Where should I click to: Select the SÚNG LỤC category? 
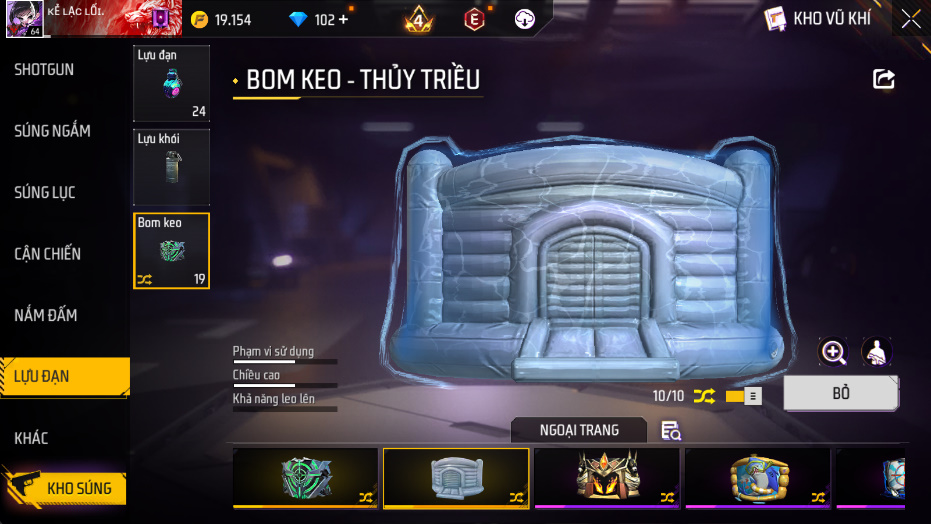point(45,192)
